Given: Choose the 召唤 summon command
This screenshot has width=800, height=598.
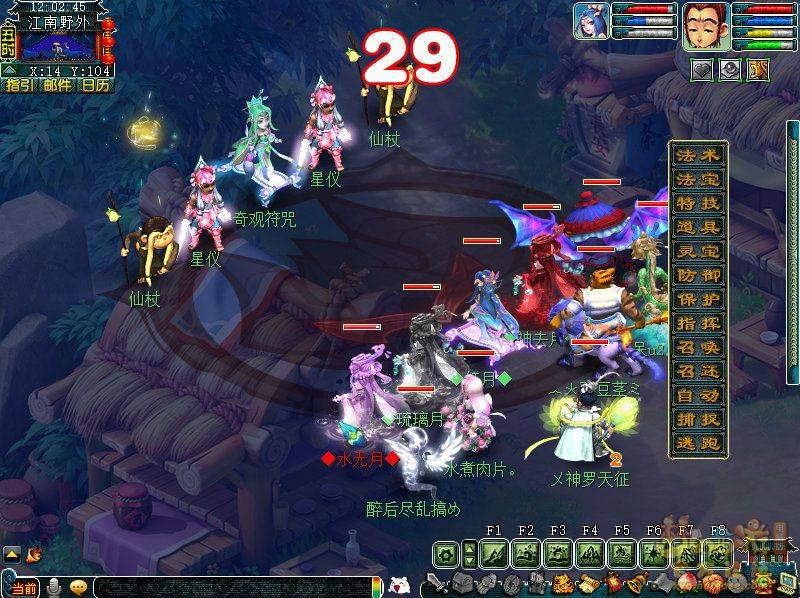Looking at the screenshot, I should pyautogui.click(x=697, y=346).
